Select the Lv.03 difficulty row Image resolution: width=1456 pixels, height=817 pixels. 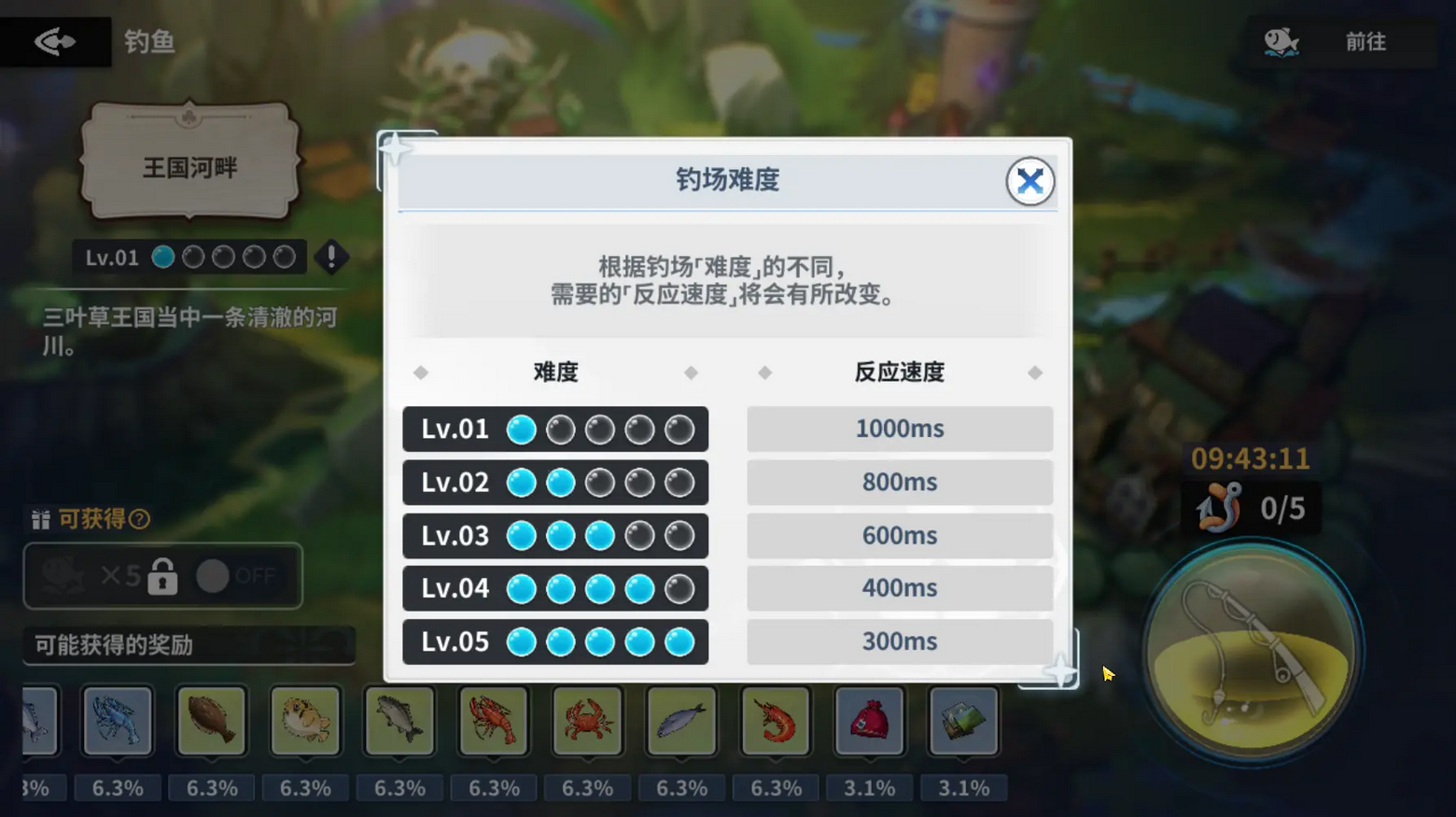555,535
